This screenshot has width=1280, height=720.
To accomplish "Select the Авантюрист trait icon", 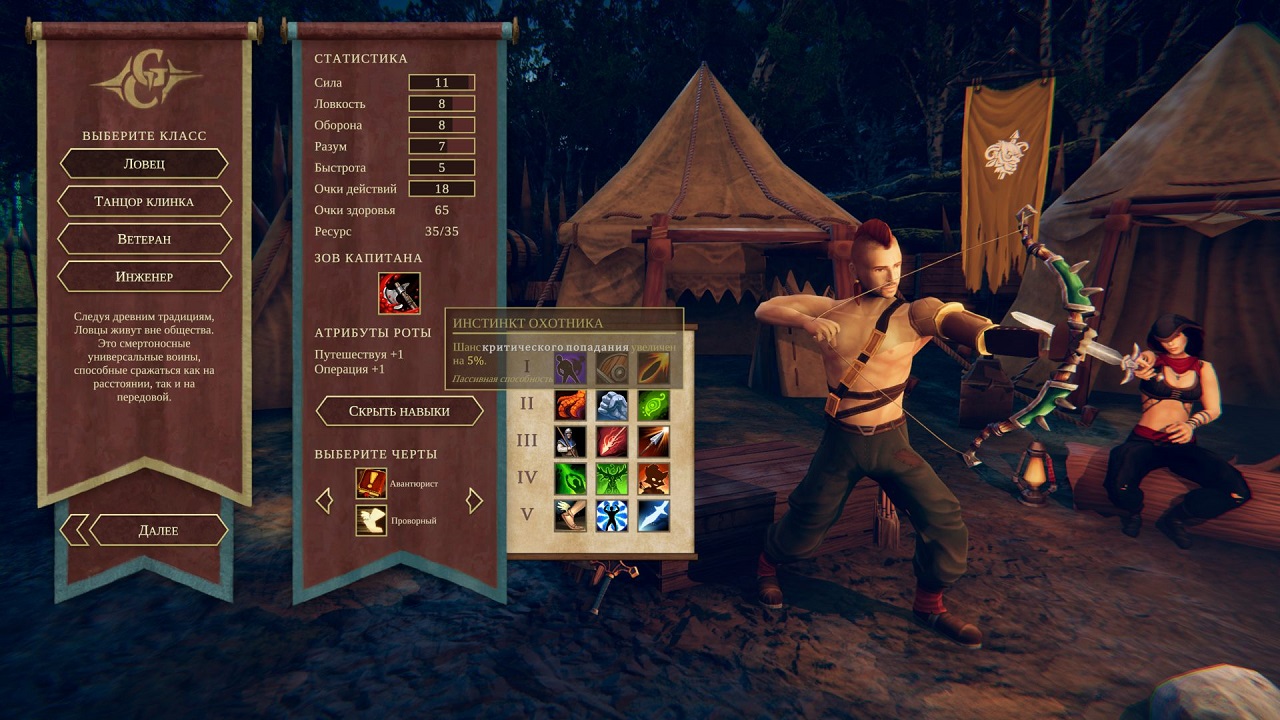I will [371, 483].
